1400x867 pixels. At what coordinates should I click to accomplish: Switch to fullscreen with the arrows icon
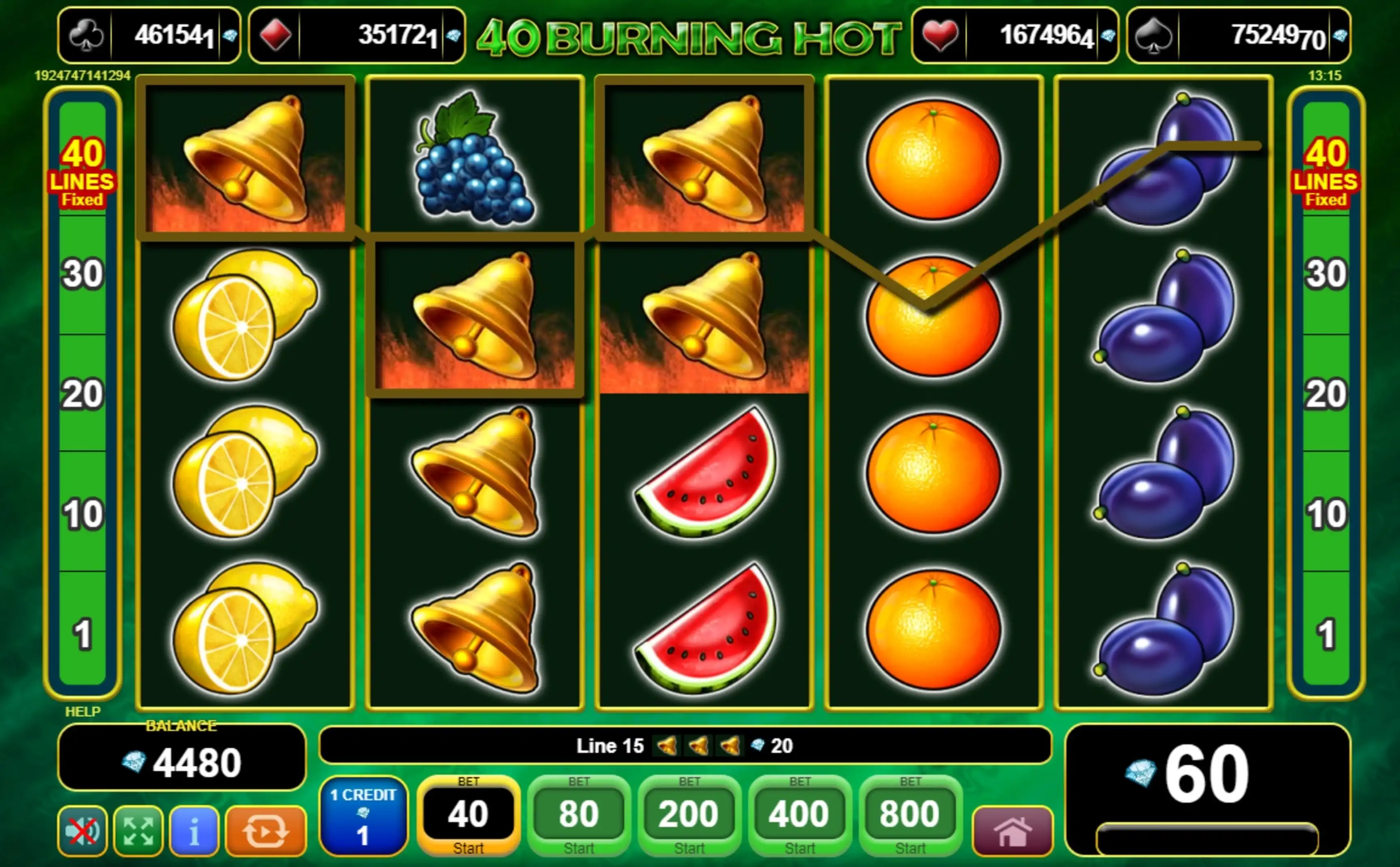(x=138, y=831)
